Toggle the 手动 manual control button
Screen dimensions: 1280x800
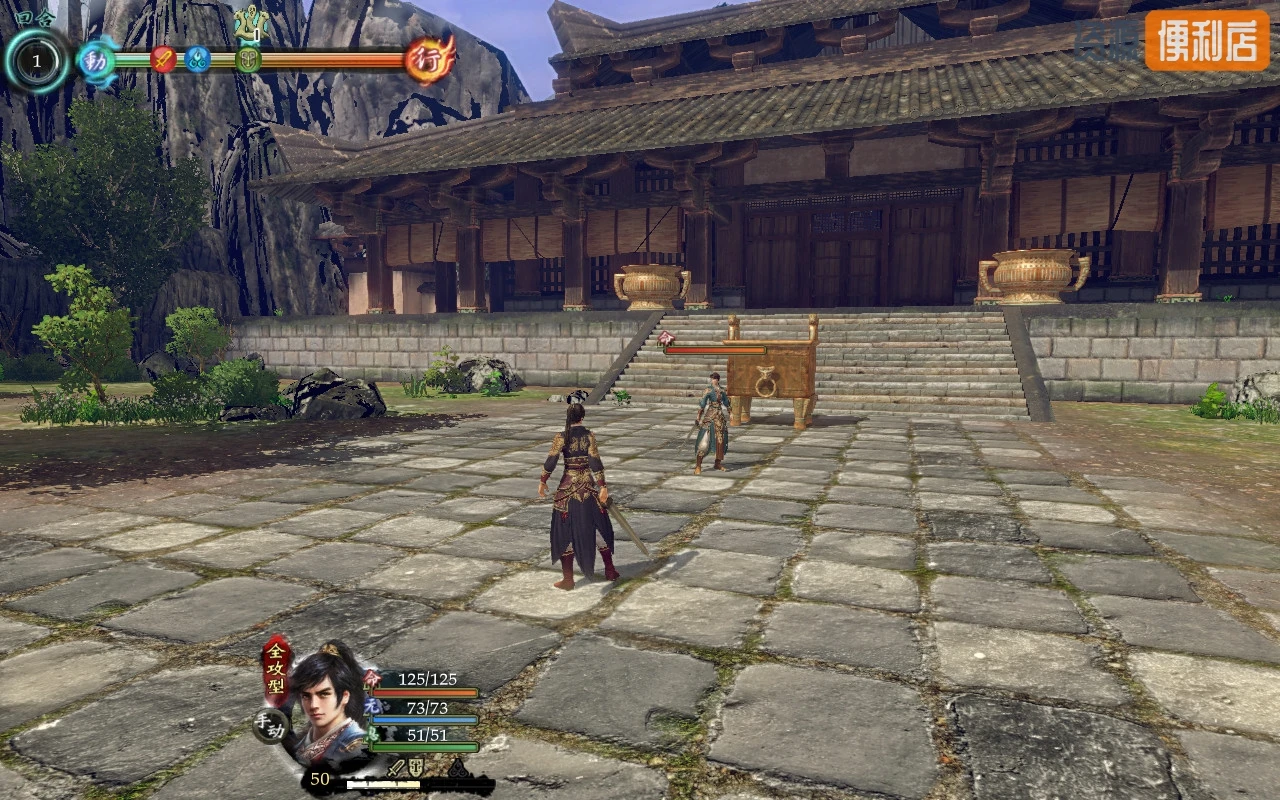click(270, 725)
